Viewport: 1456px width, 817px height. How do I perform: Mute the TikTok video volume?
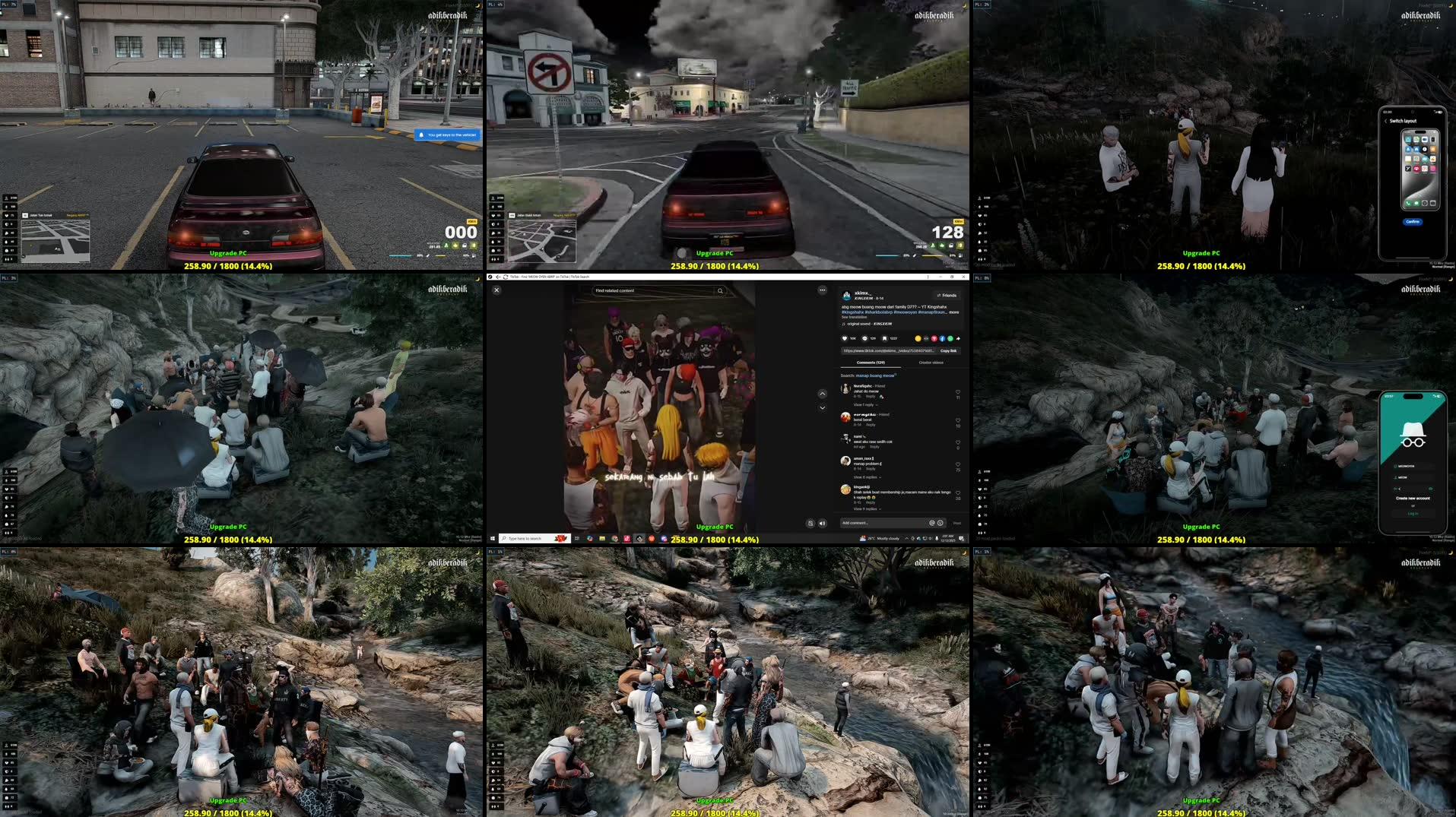click(x=823, y=524)
